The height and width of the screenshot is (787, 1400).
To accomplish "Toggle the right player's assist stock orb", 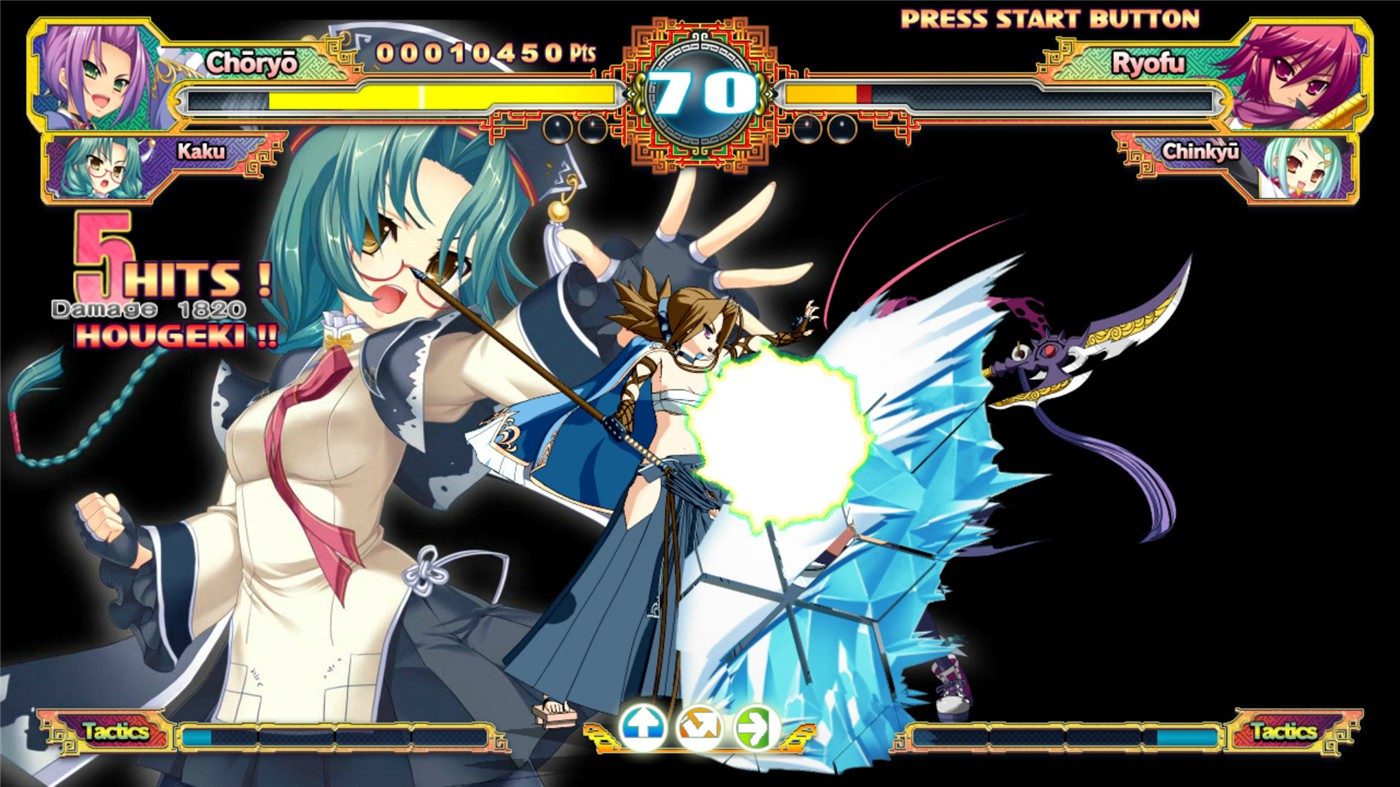I will point(809,126).
